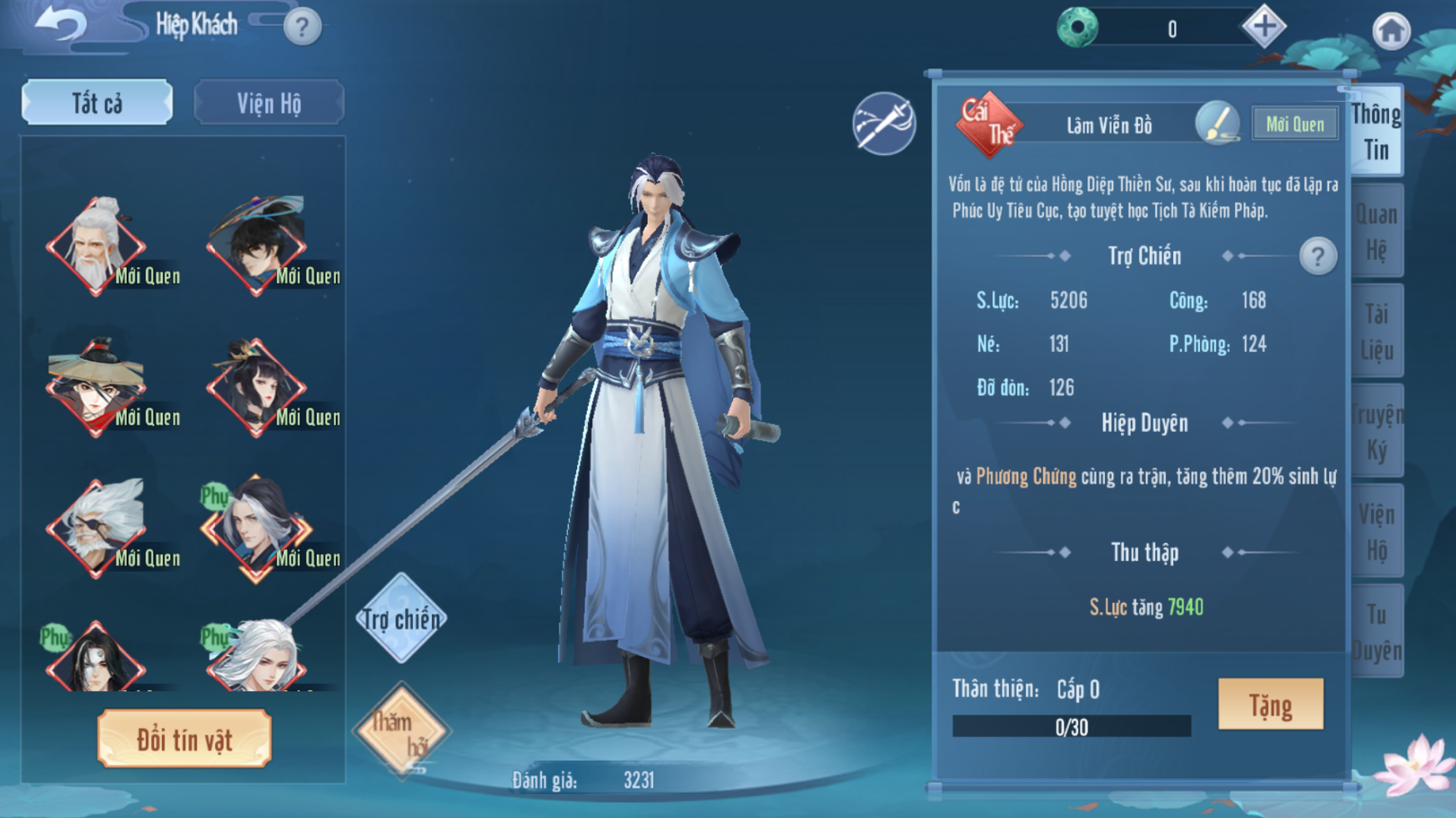This screenshot has height=818, width=1456.
Task: Return home via the house icon
Action: [1390, 32]
